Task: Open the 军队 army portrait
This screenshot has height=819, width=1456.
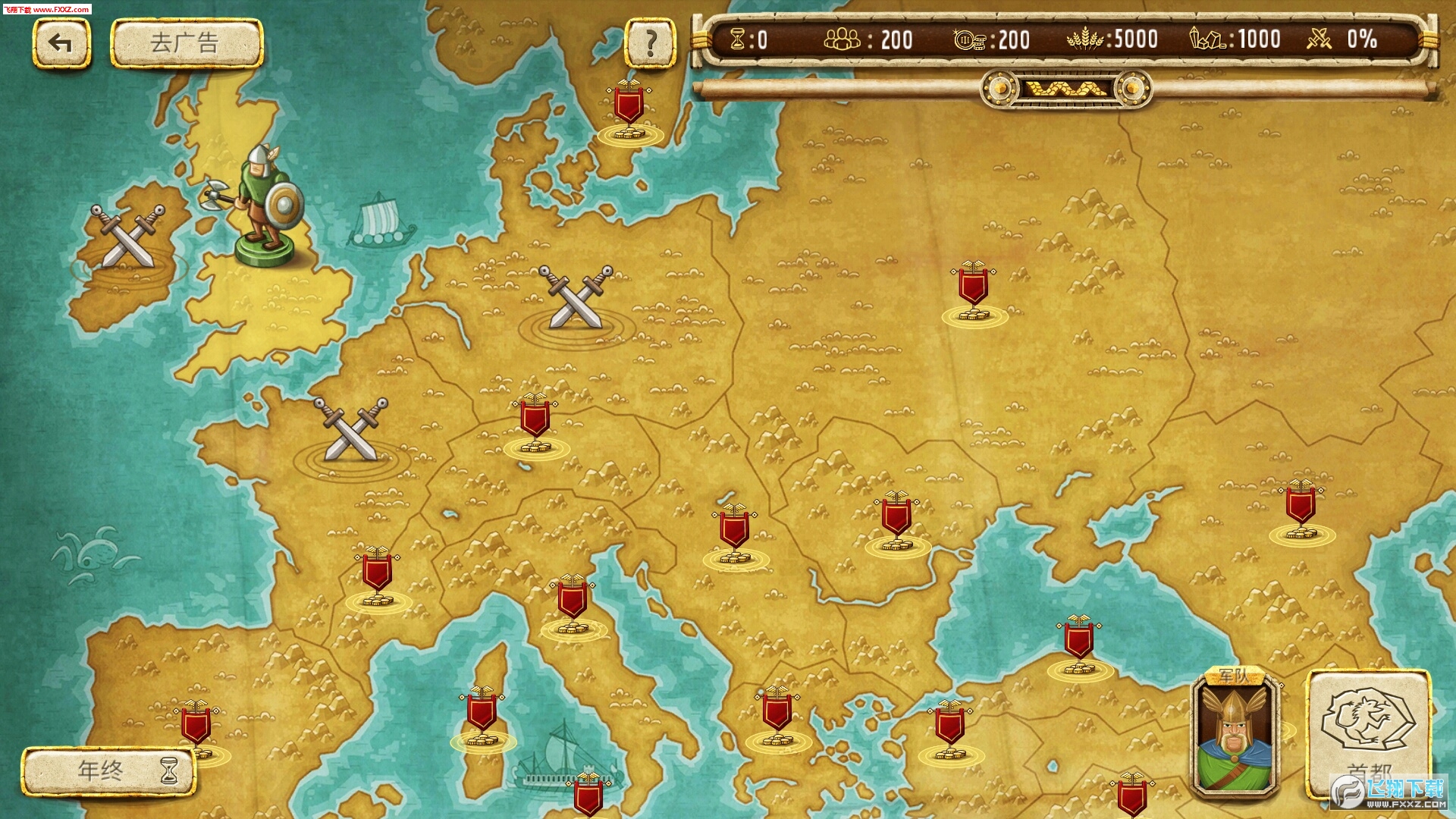Action: (1235, 734)
